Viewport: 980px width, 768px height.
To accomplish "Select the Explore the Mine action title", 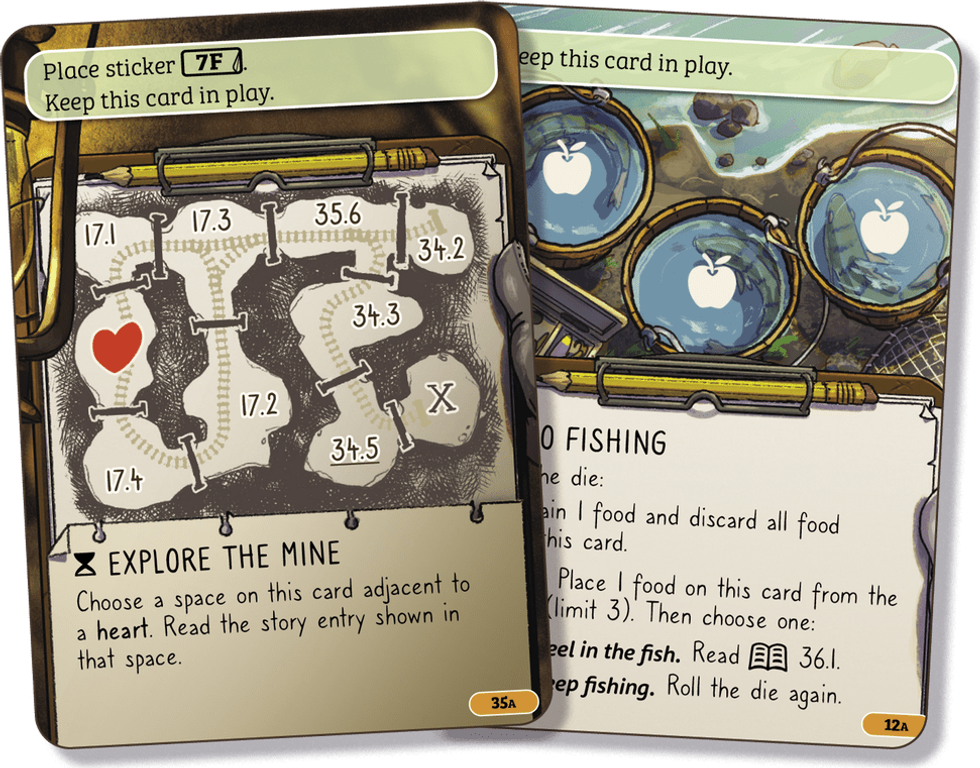I will click(x=224, y=559).
